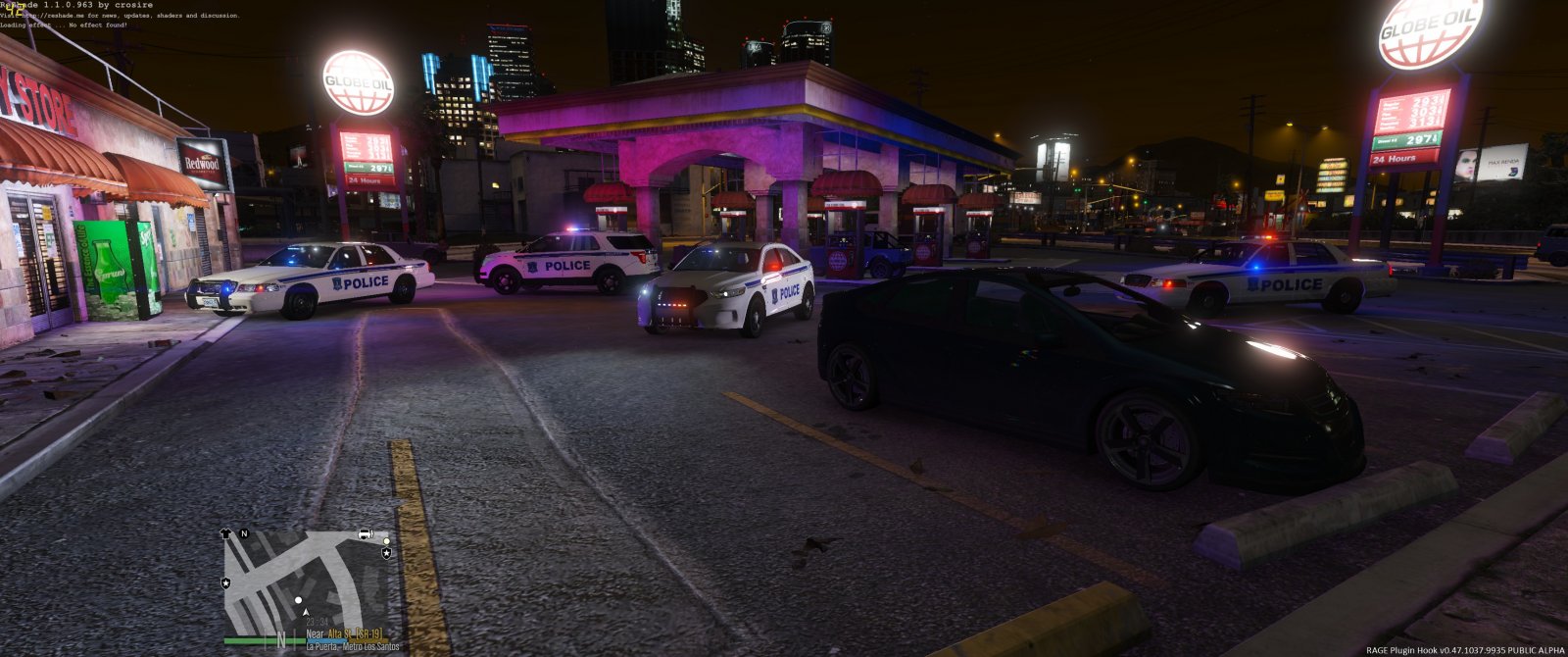The height and width of the screenshot is (657, 1568).
Task: Select the clothing store shirt blip
Action: pyautogui.click(x=227, y=534)
